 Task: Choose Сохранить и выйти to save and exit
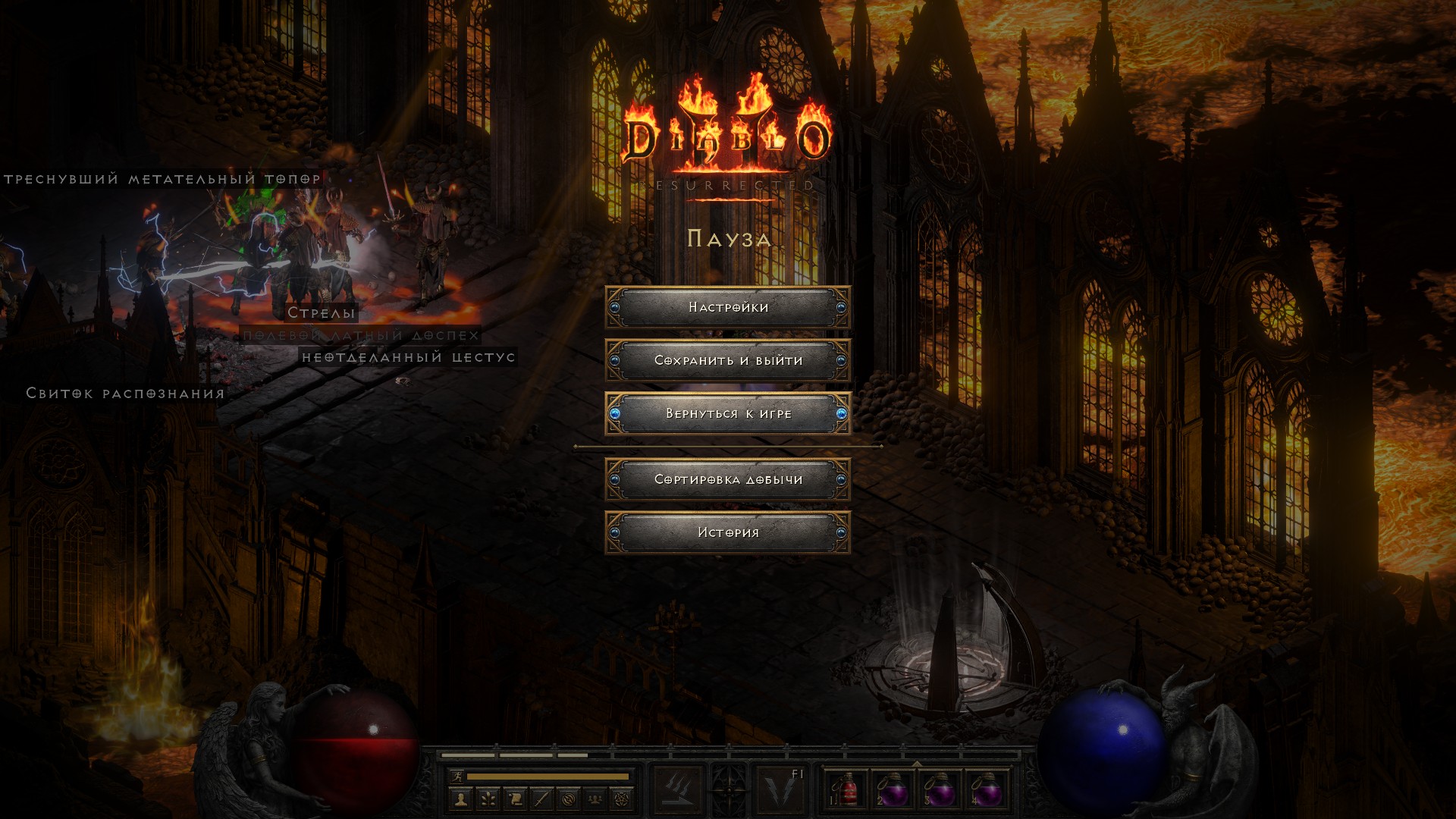click(728, 360)
